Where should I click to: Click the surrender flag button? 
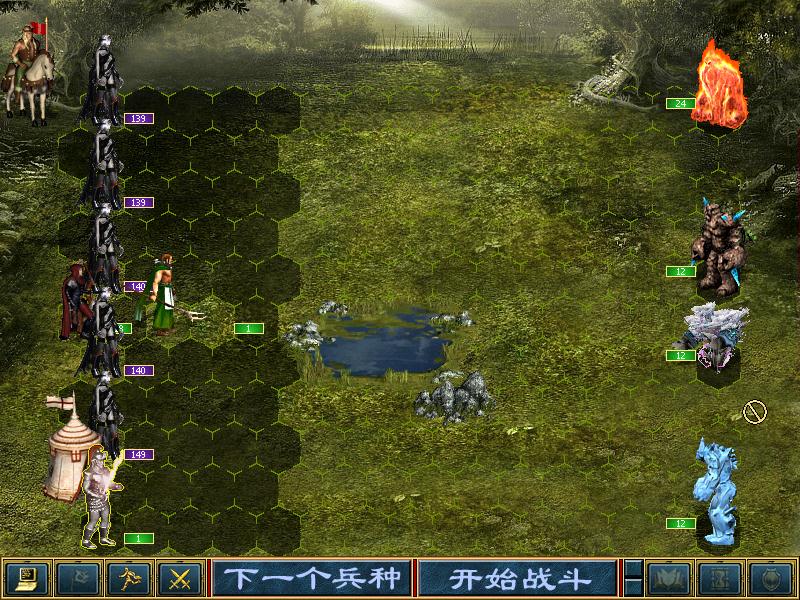(78, 578)
